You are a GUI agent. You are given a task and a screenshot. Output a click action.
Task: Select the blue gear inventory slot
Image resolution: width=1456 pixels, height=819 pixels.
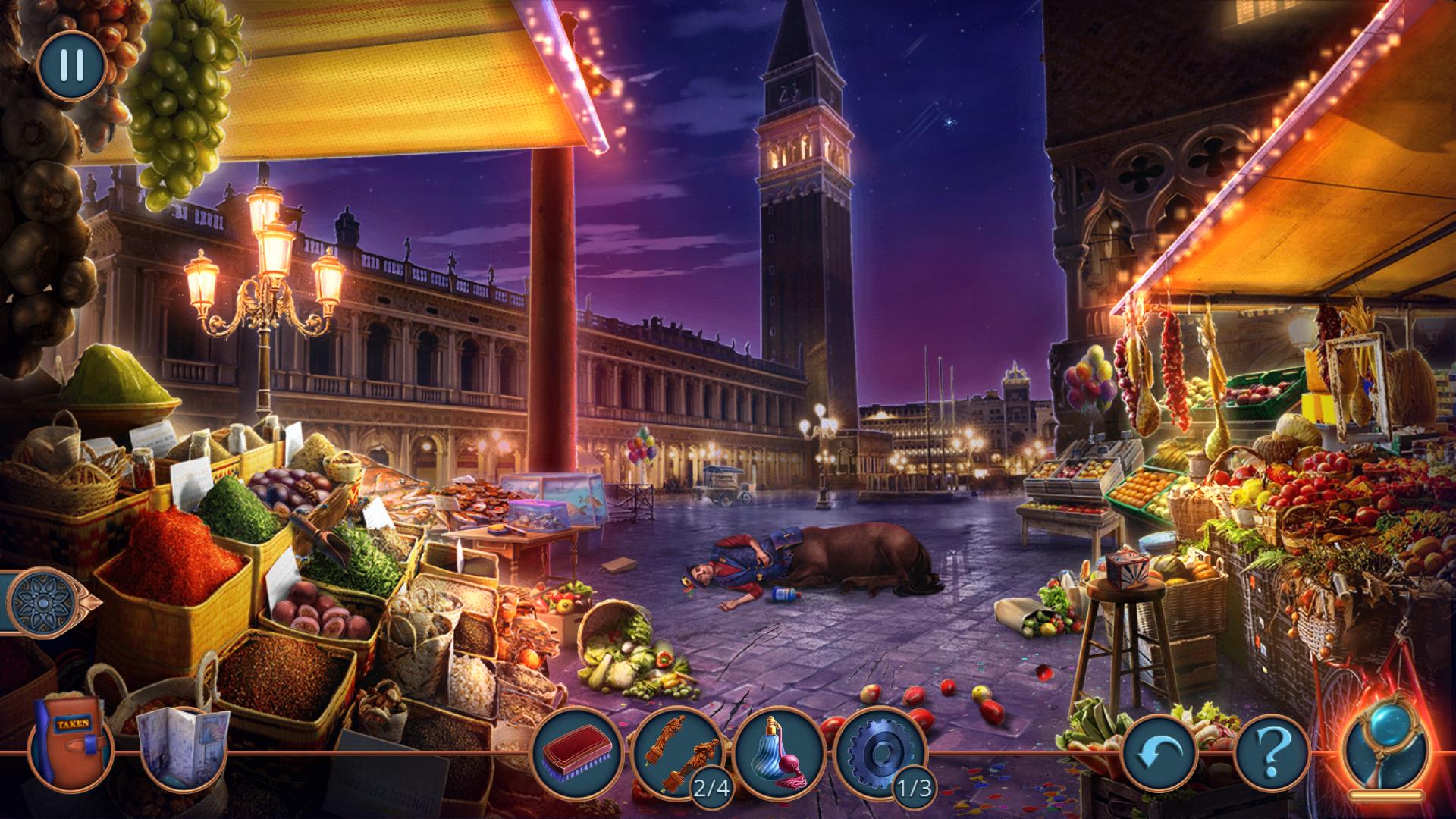pos(880,752)
